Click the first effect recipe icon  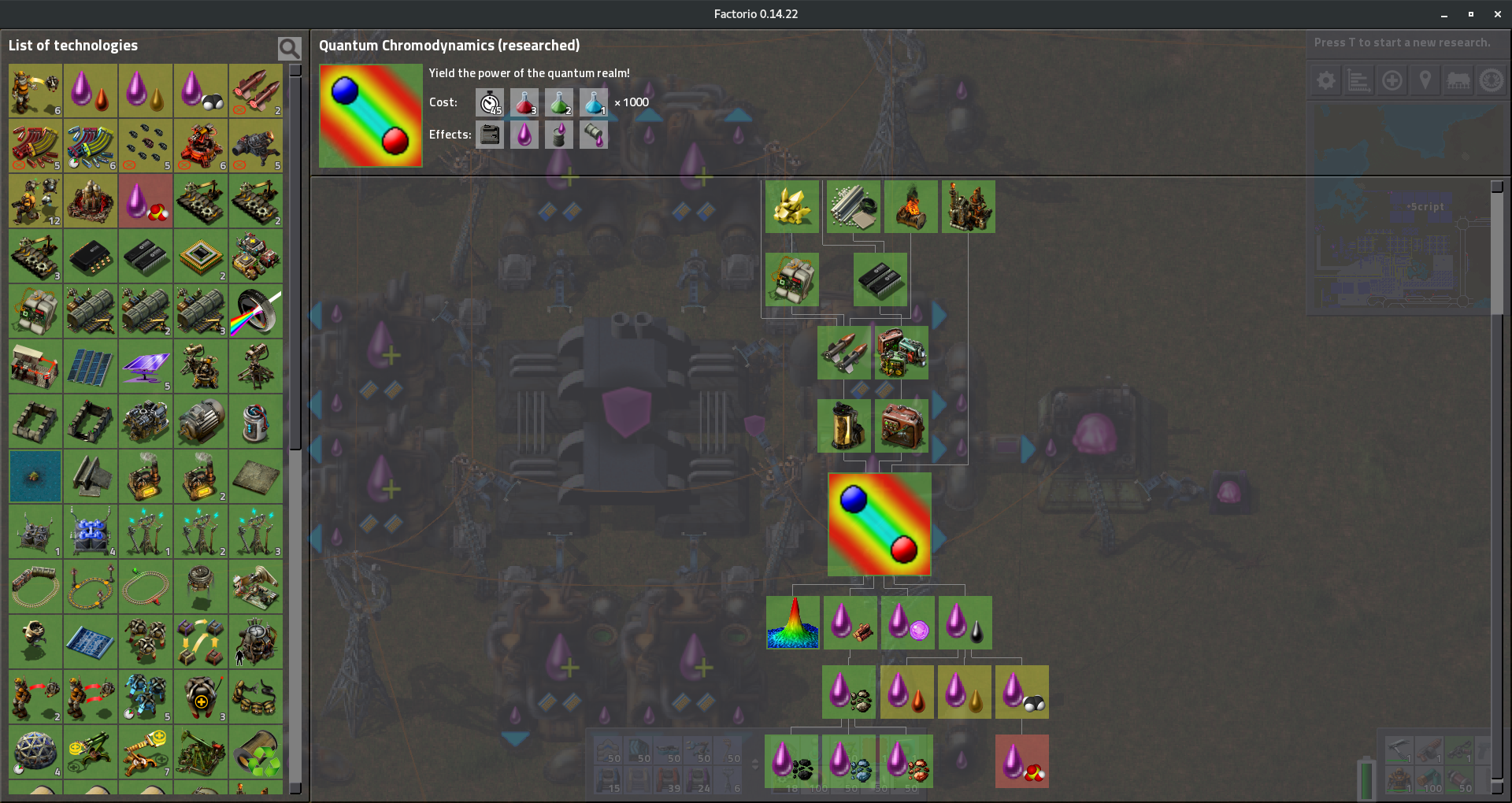click(x=490, y=135)
